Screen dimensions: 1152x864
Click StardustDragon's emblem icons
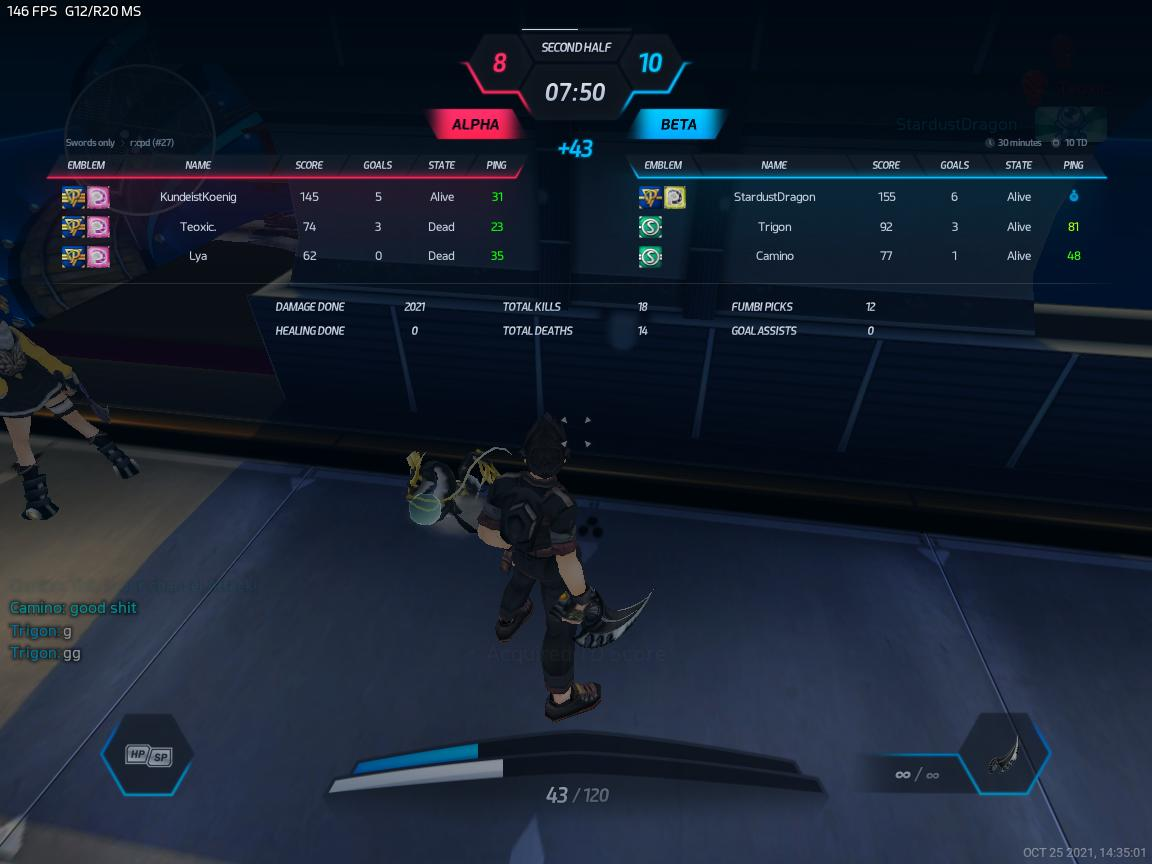tap(662, 198)
